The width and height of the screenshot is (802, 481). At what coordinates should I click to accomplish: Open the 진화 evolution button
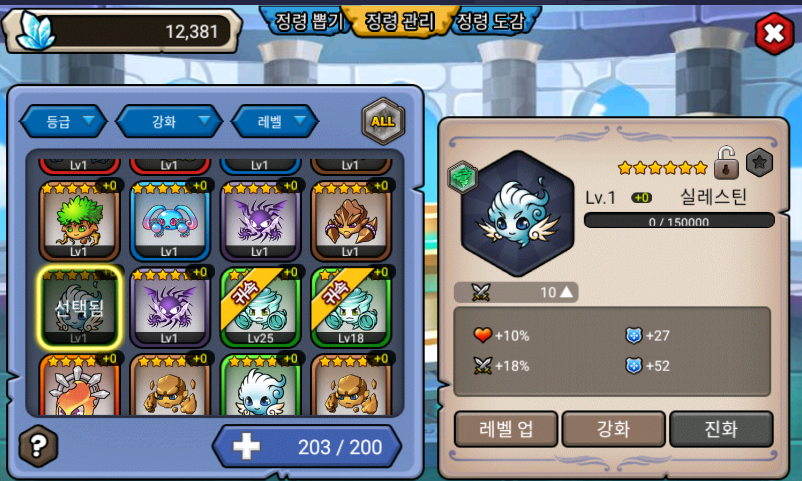pyautogui.click(x=721, y=429)
